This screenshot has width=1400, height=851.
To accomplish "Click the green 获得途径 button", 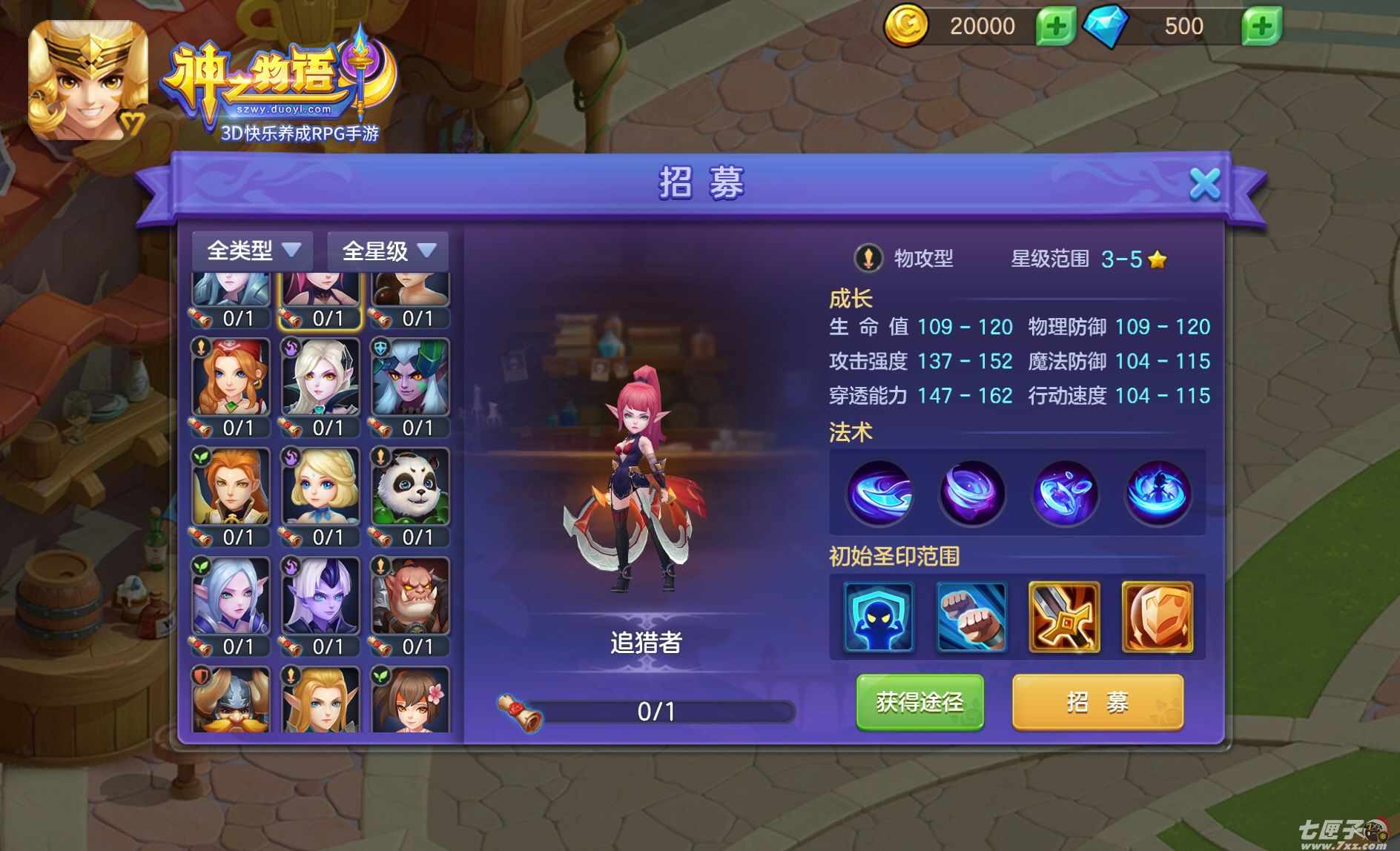I will tap(919, 702).
